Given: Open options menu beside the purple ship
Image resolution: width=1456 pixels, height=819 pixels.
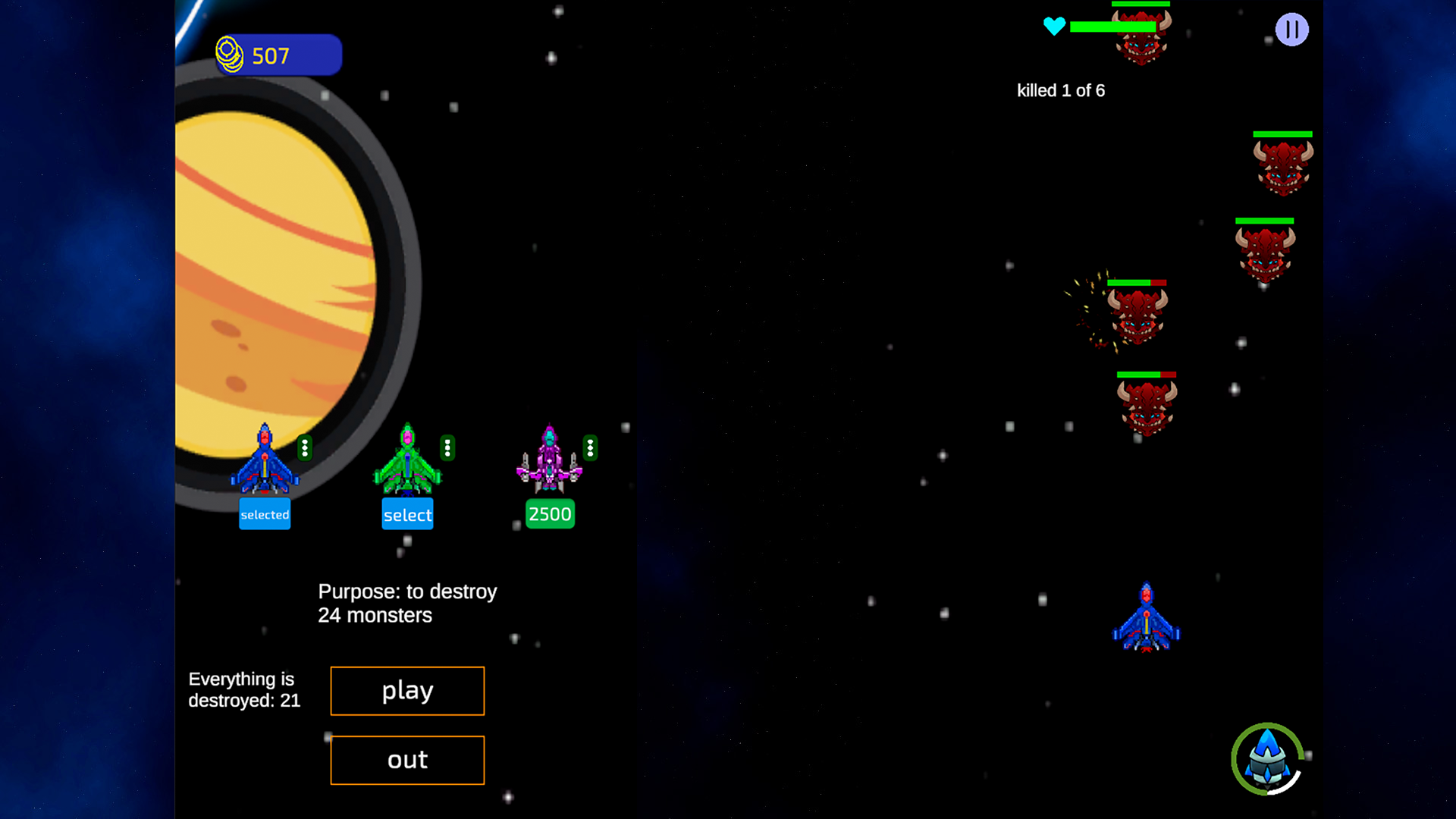Looking at the screenshot, I should (589, 448).
